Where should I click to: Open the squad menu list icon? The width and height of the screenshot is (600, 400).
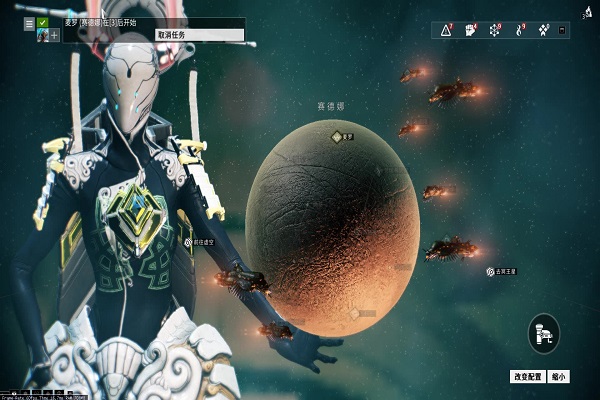point(28,22)
